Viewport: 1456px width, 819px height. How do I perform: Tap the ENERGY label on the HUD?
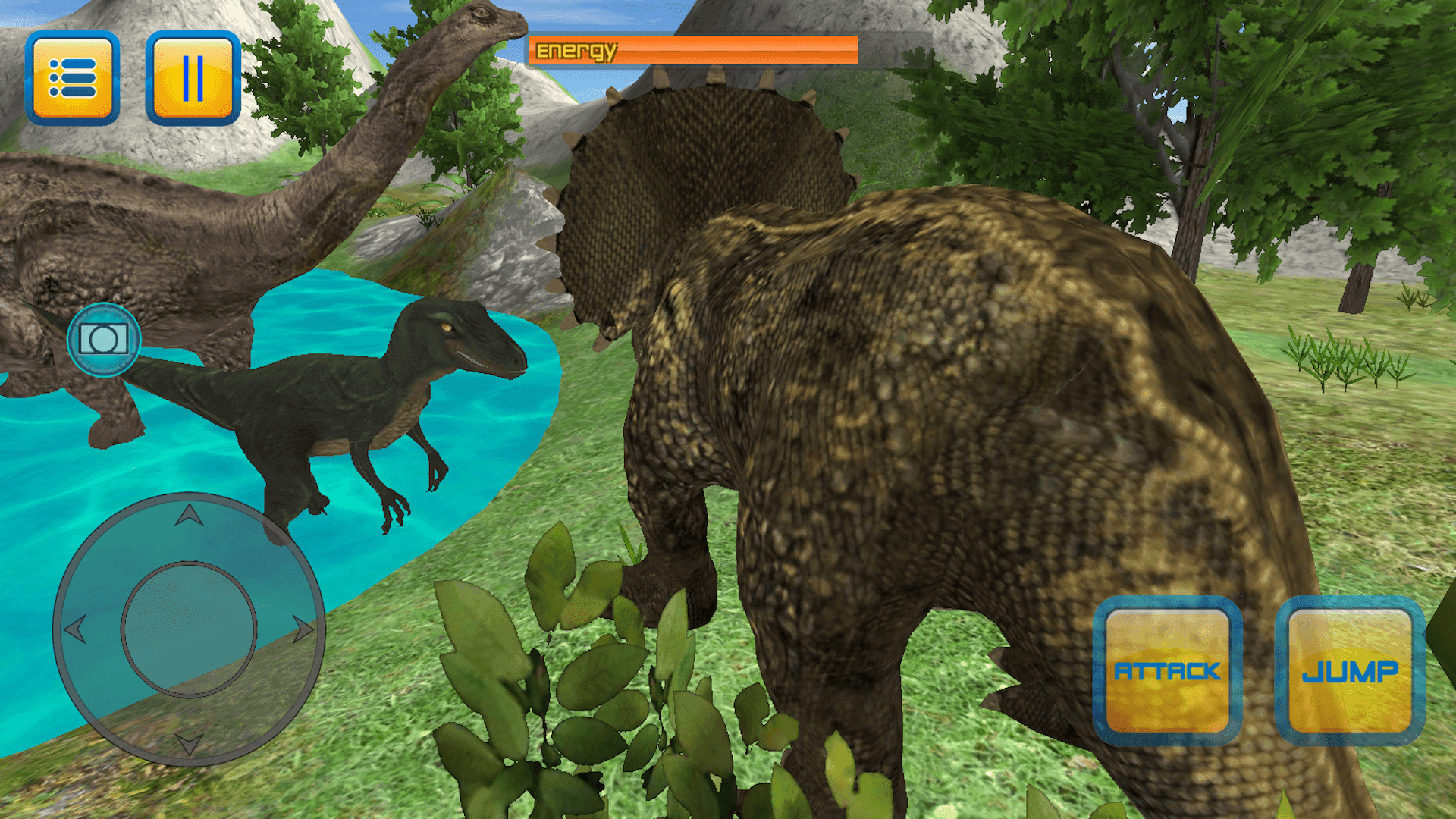(577, 51)
